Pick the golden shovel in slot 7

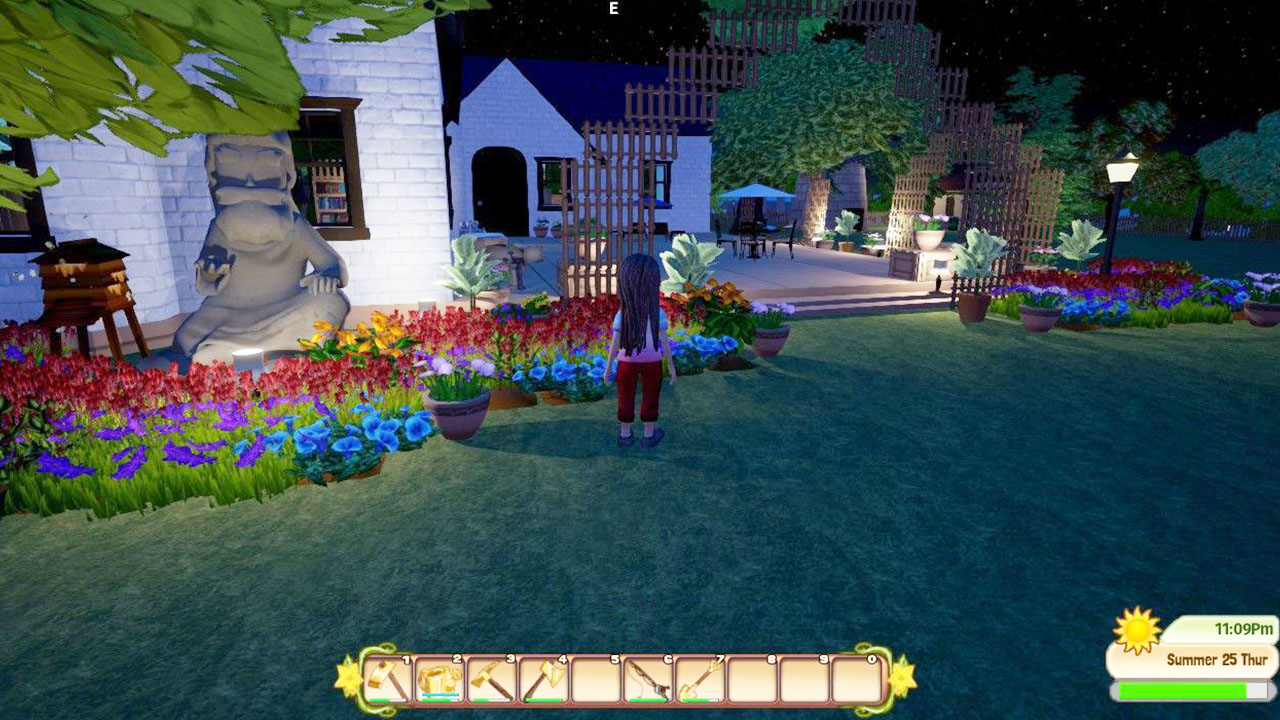click(x=699, y=680)
